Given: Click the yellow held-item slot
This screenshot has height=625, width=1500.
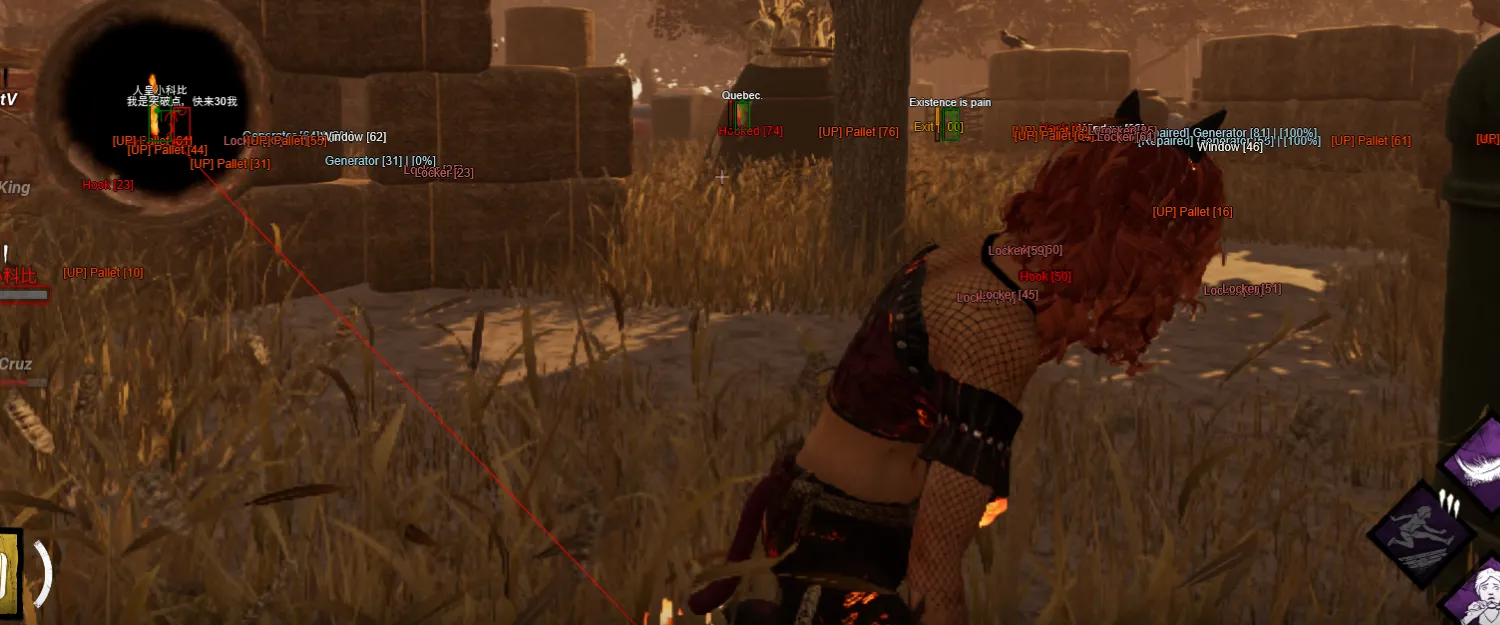Looking at the screenshot, I should [9, 571].
